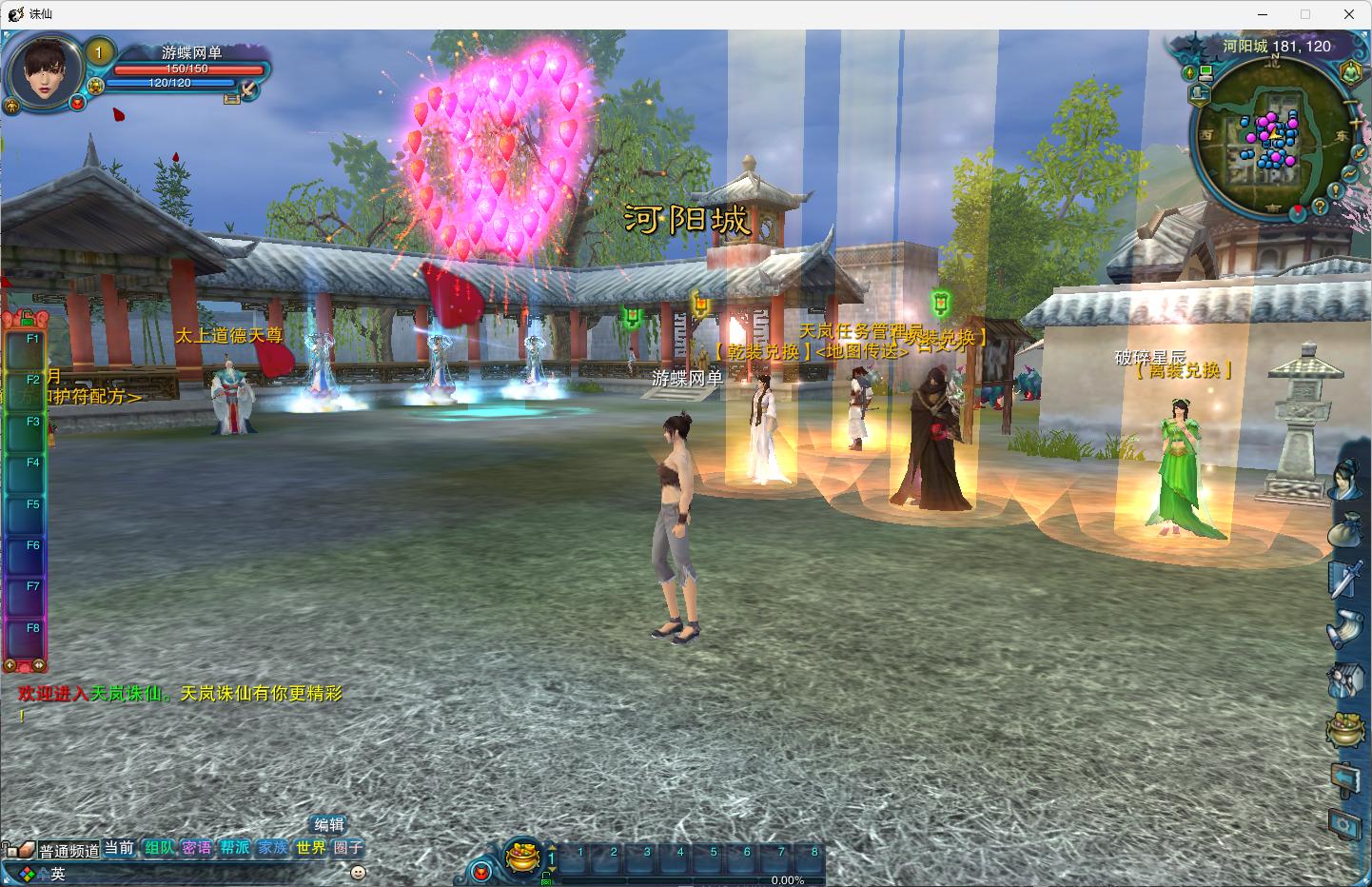Open the character portrait icon in the side menu
Screen dimensions: 1372x887
[x=1344, y=480]
